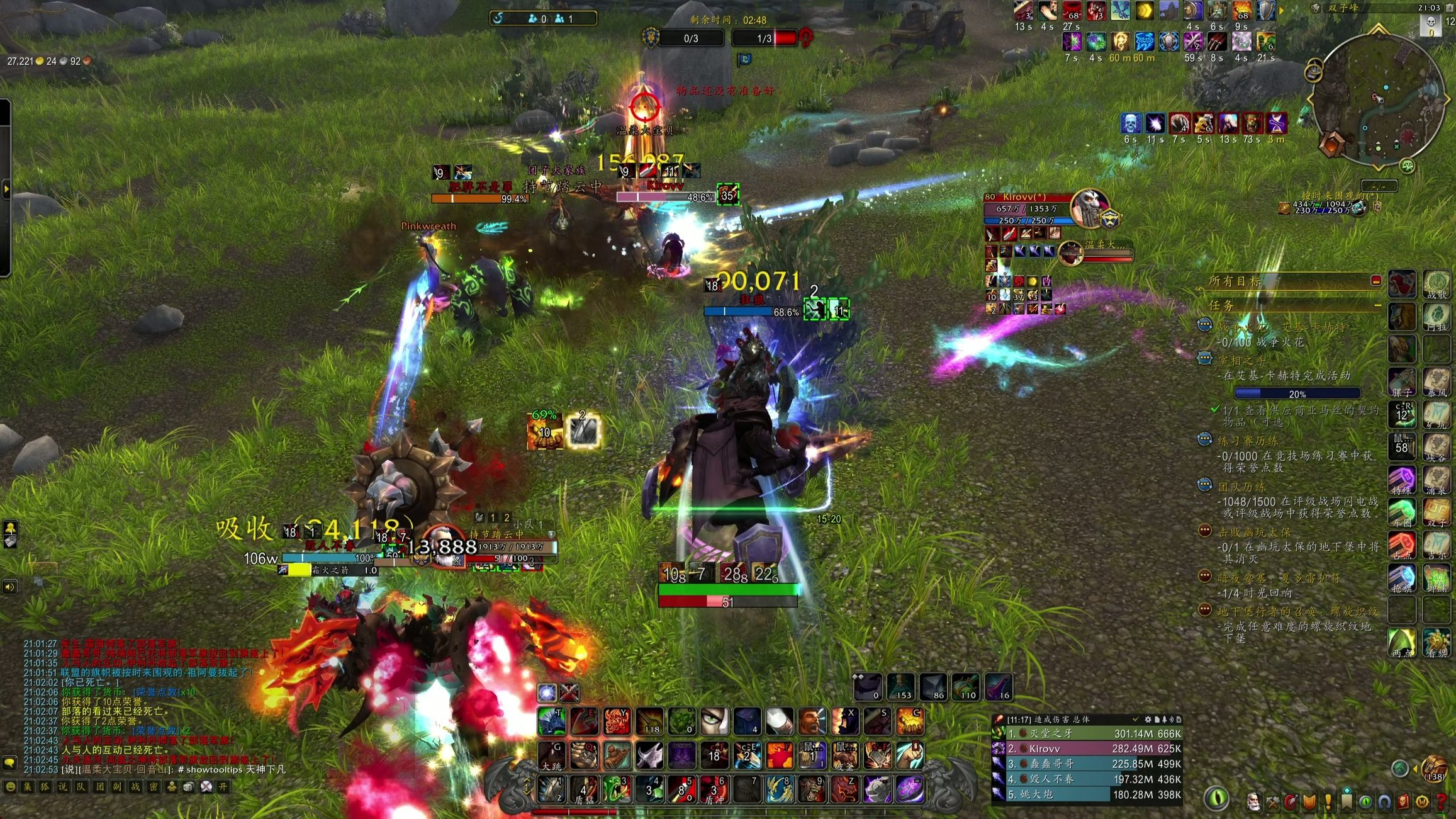The image size is (1456, 819).
Task: Open the red question mark help menu
Action: point(1441,802)
